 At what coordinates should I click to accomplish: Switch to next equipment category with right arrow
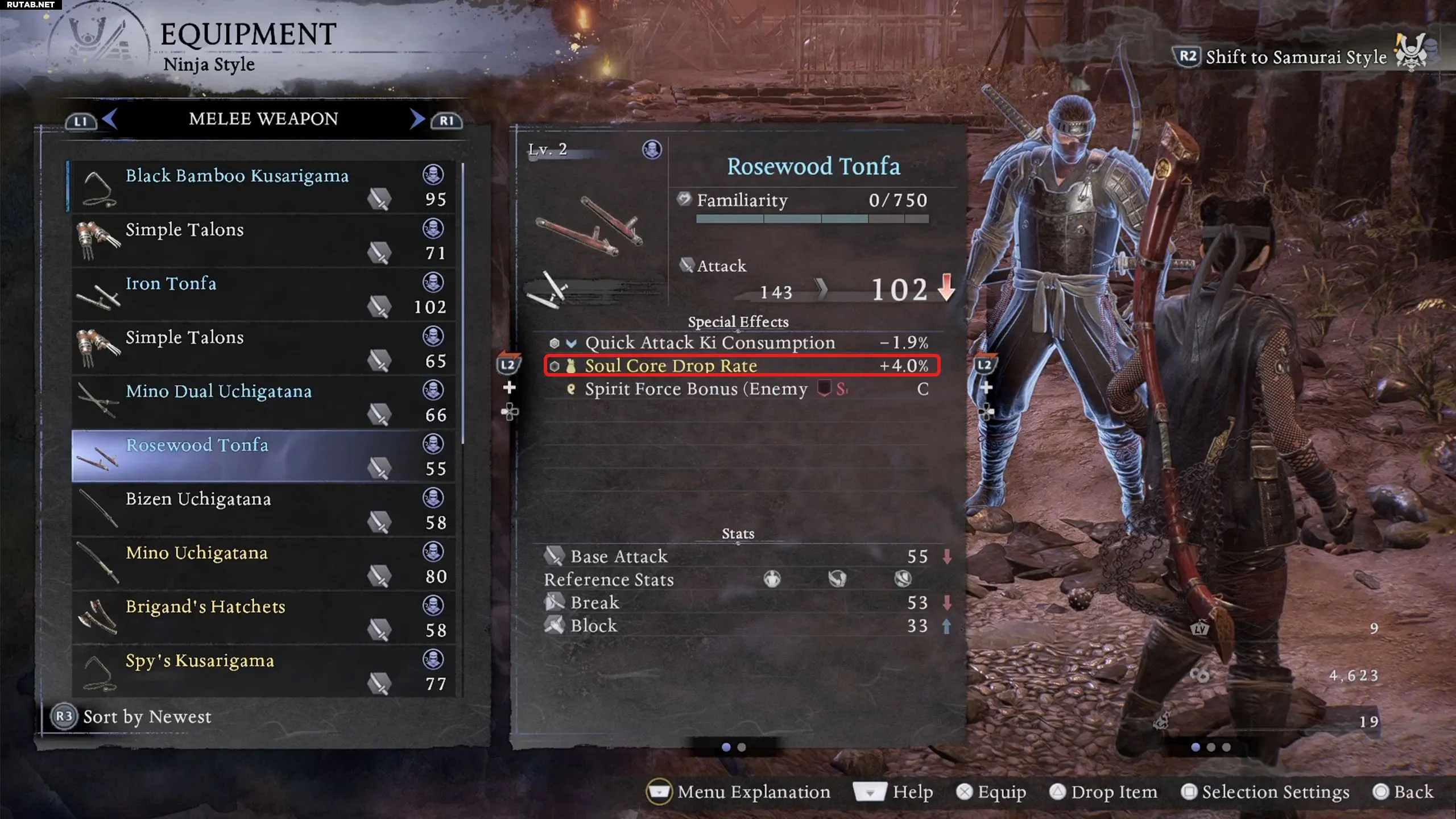click(417, 119)
